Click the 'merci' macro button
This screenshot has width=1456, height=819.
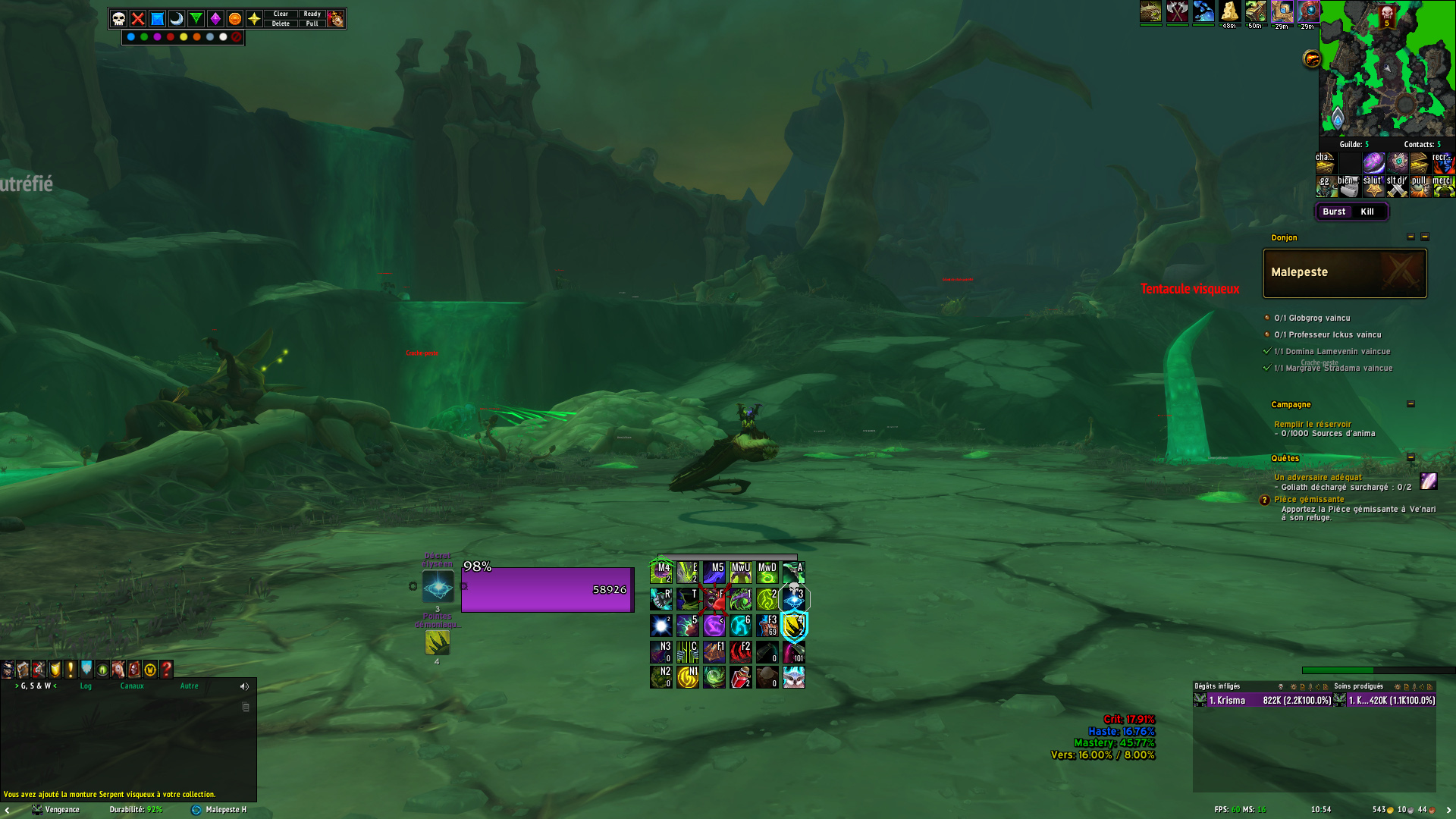tap(1442, 186)
